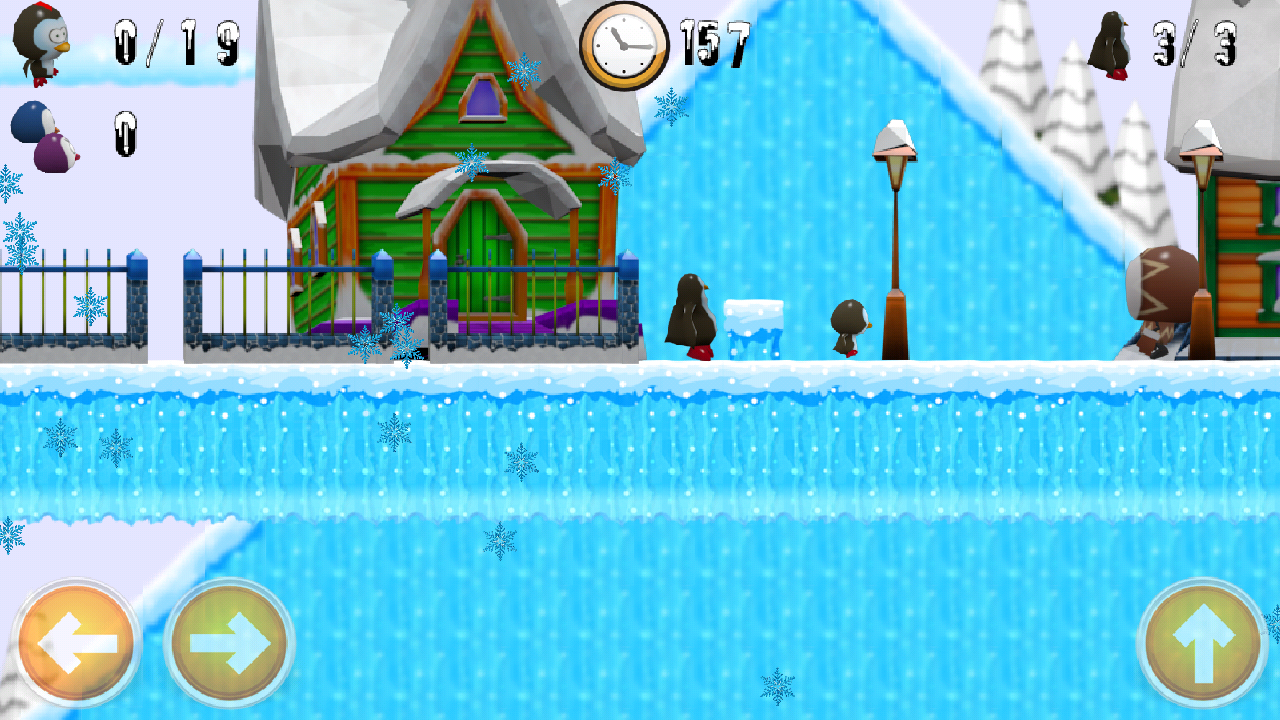Click the penguin collectible counter icon
The height and width of the screenshot is (720, 1280).
(38, 42)
